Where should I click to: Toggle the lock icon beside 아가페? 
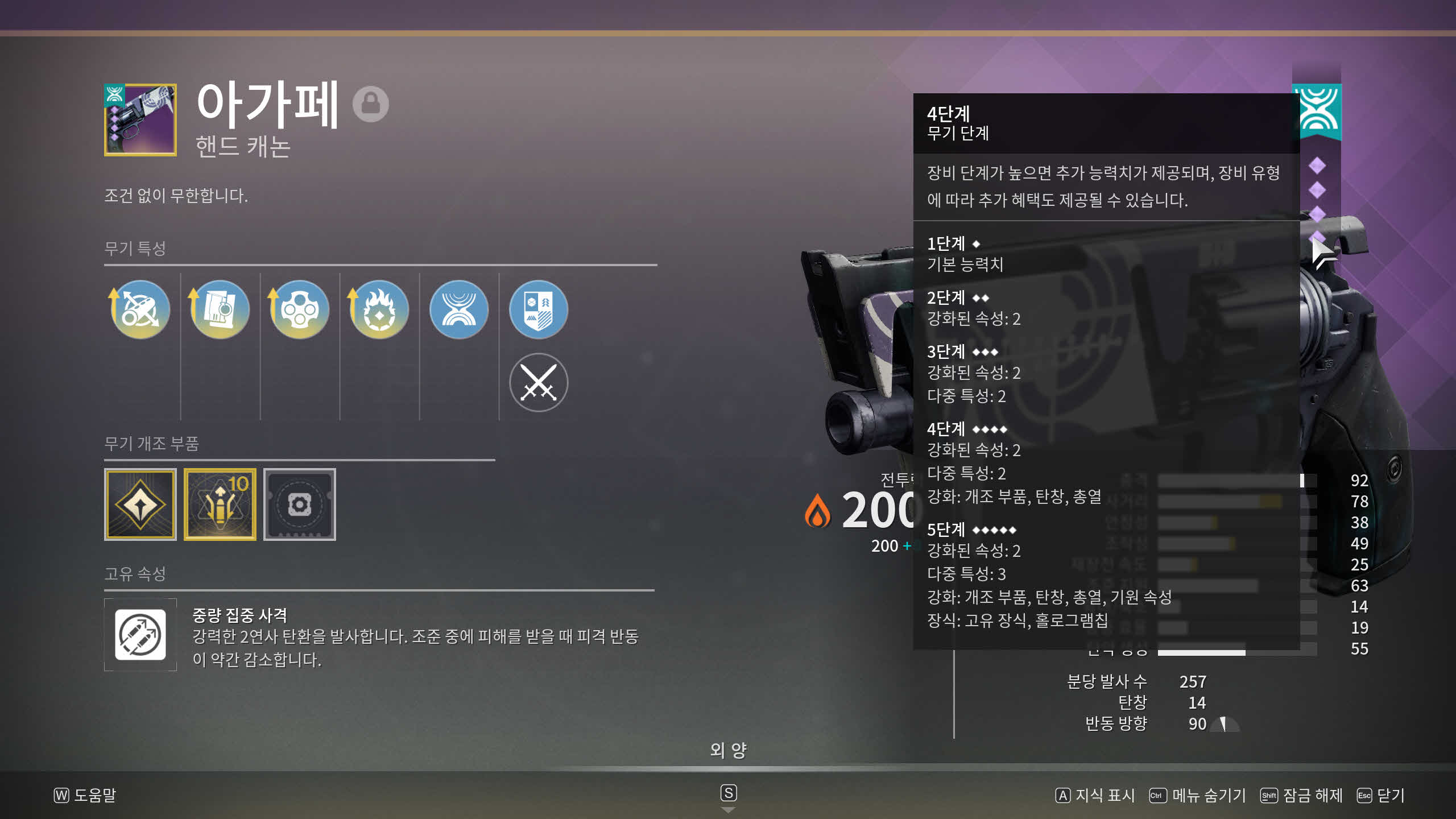[x=370, y=104]
